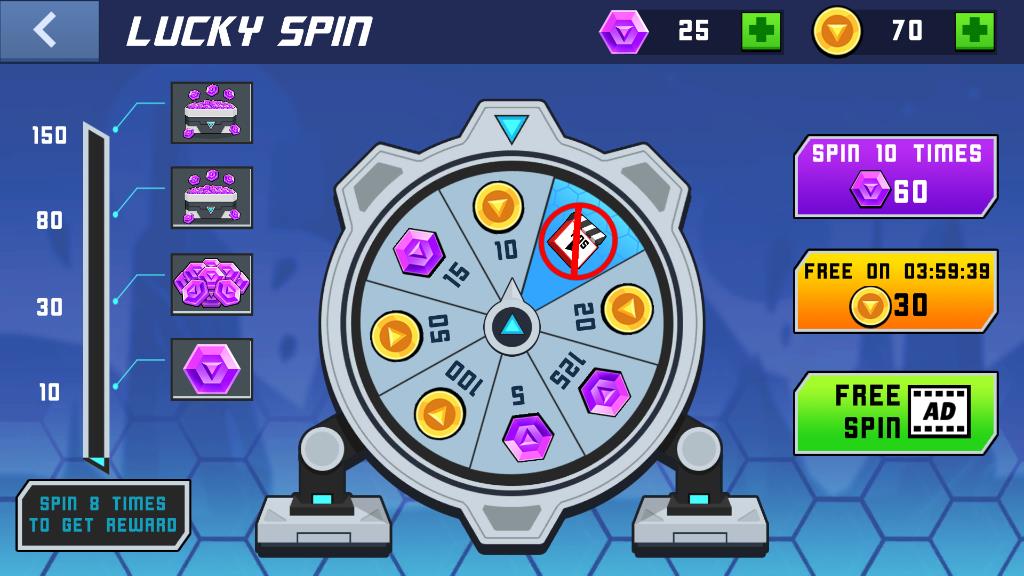Open the 30 spins gem pile reward
Screen dimensions: 1024x576
pyautogui.click(x=211, y=284)
